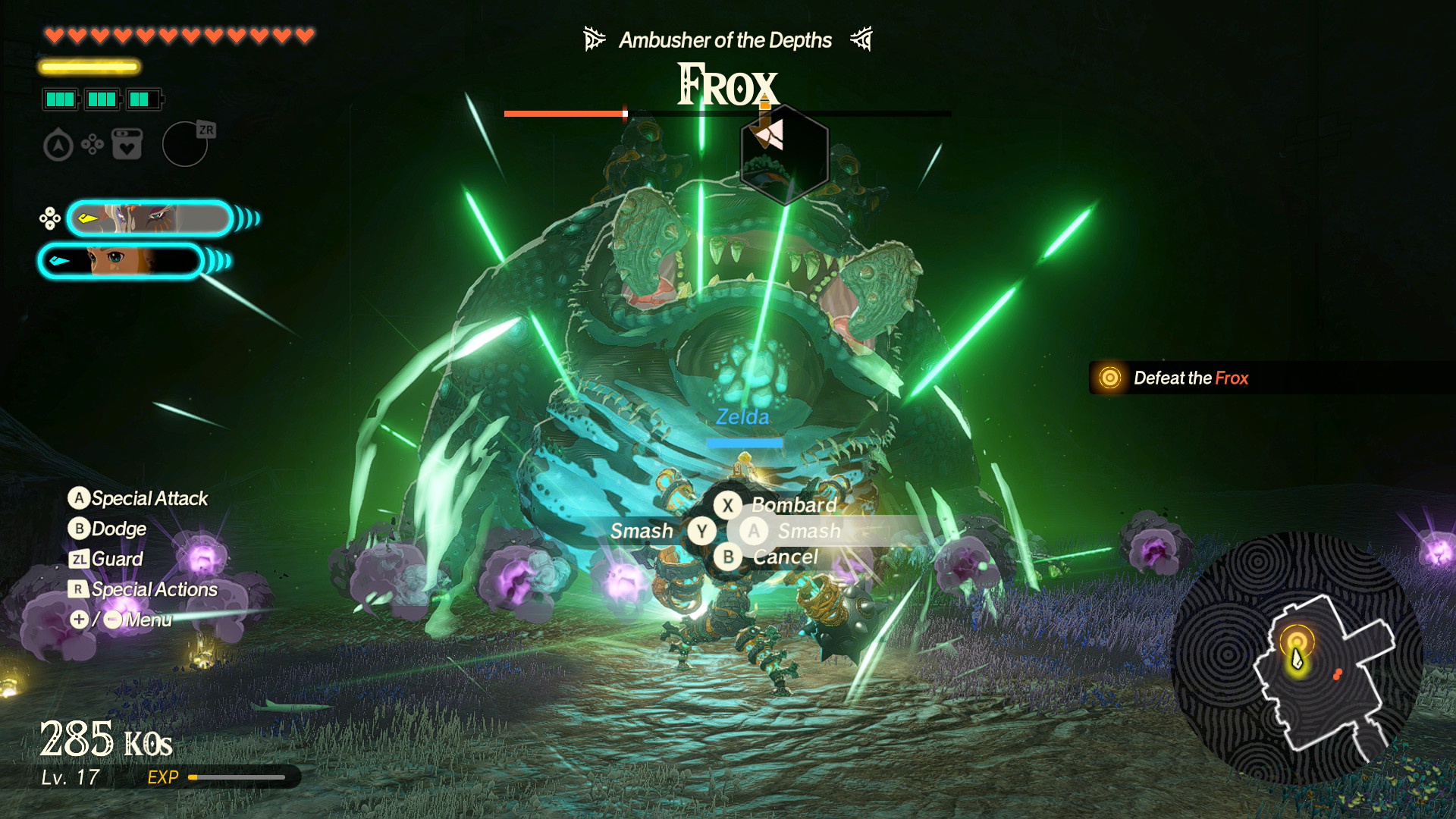
Task: Select Special Actions in the controls list
Action: pos(153,589)
